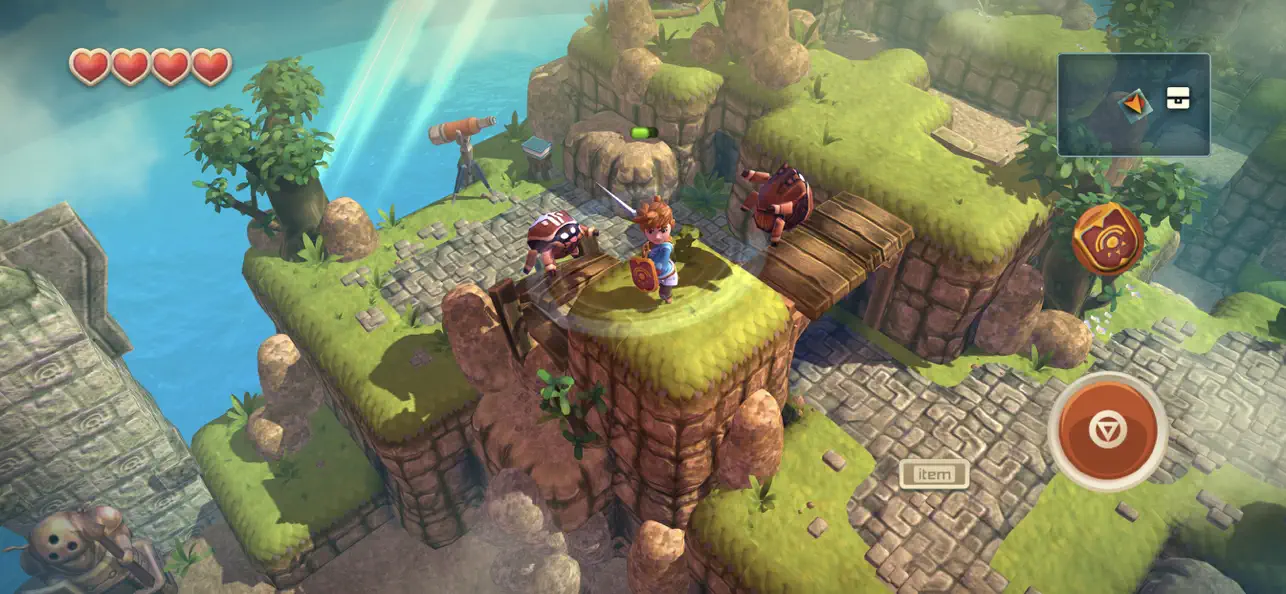Open the minimap in the corner

(1133, 105)
